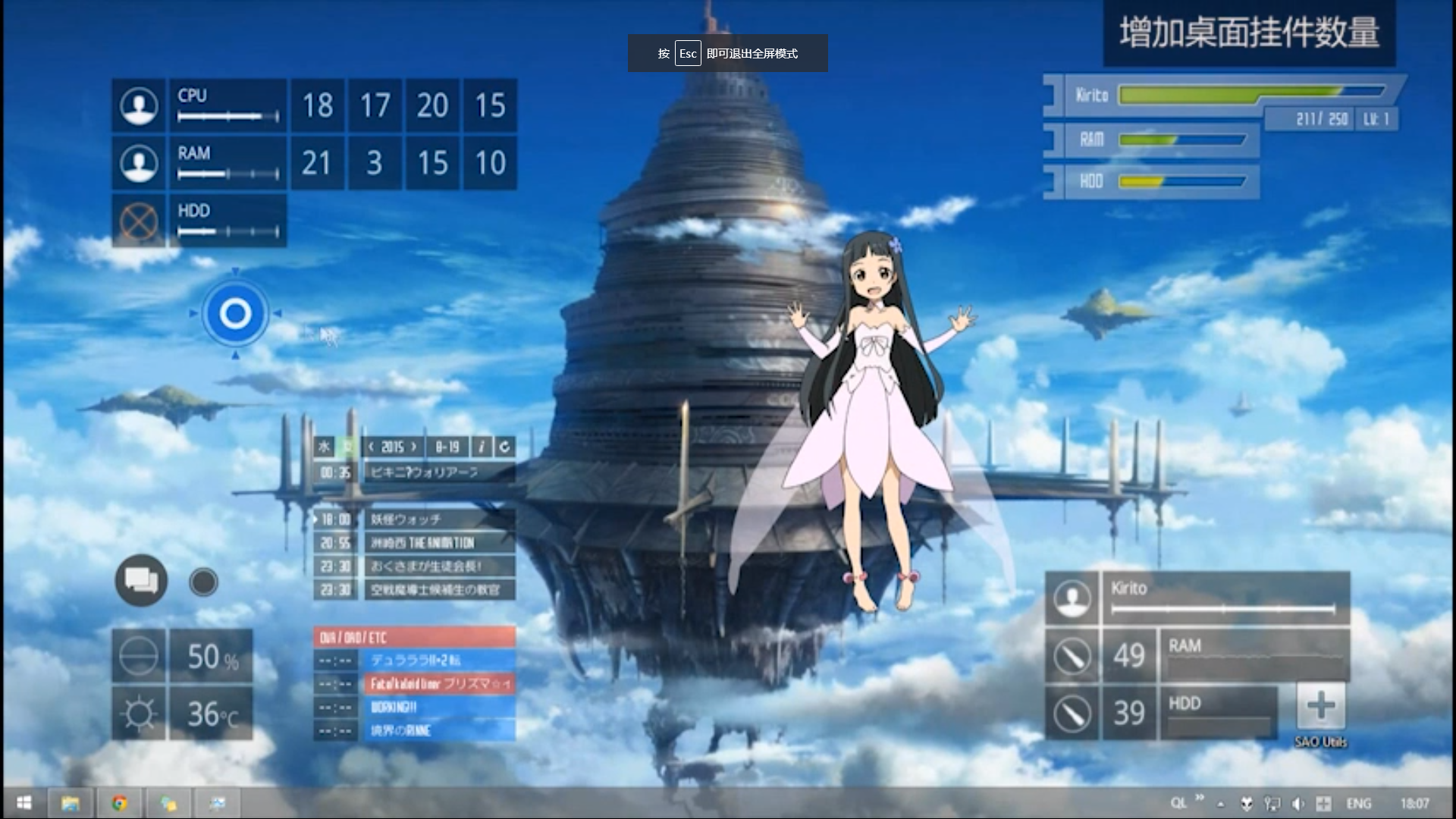1456x819 pixels.
Task: Click the crossed-circle HDD icon in the monitor panel
Action: [138, 221]
